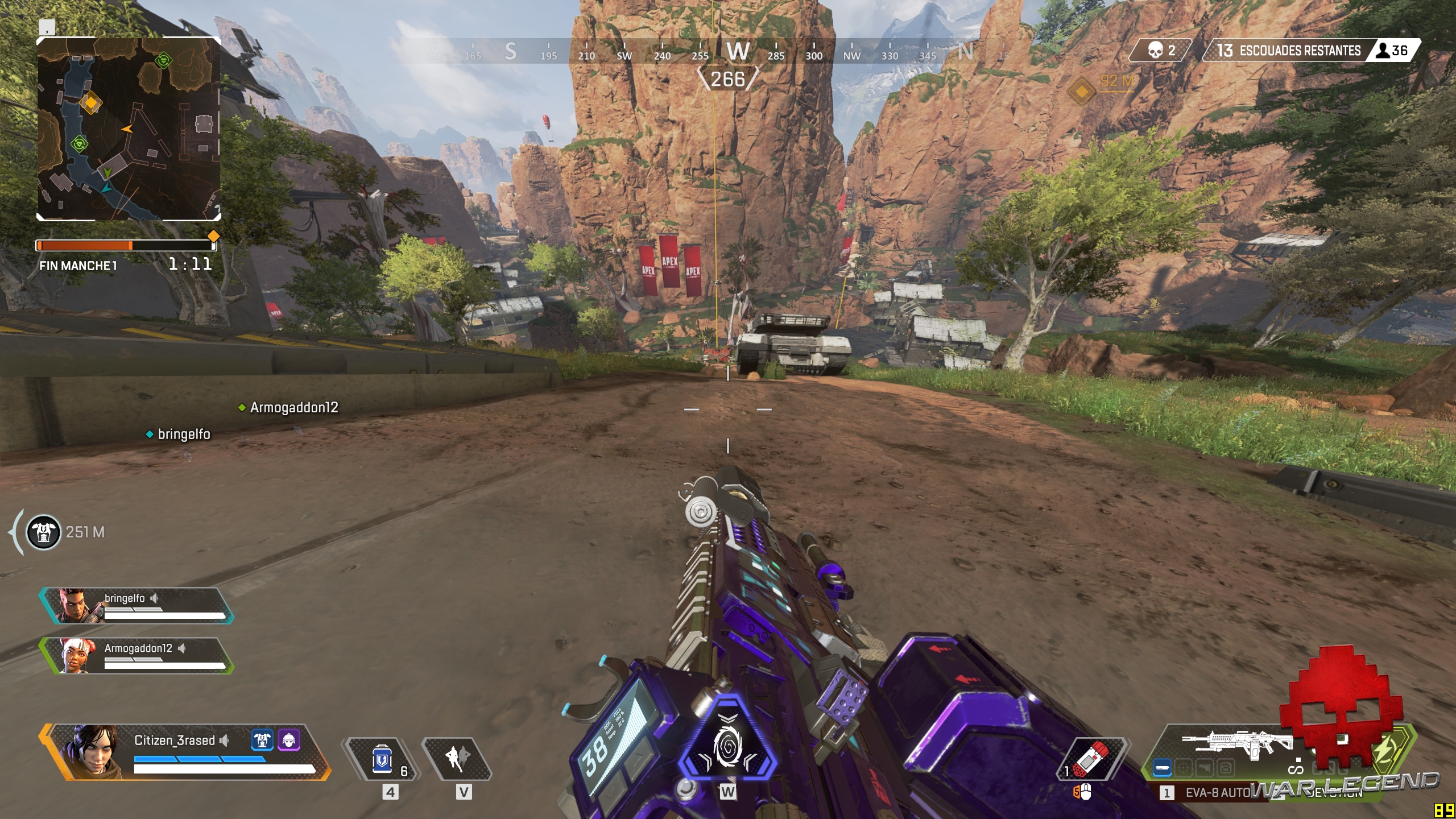
Task: Click the bringelfo floating name tag
Action: [183, 434]
